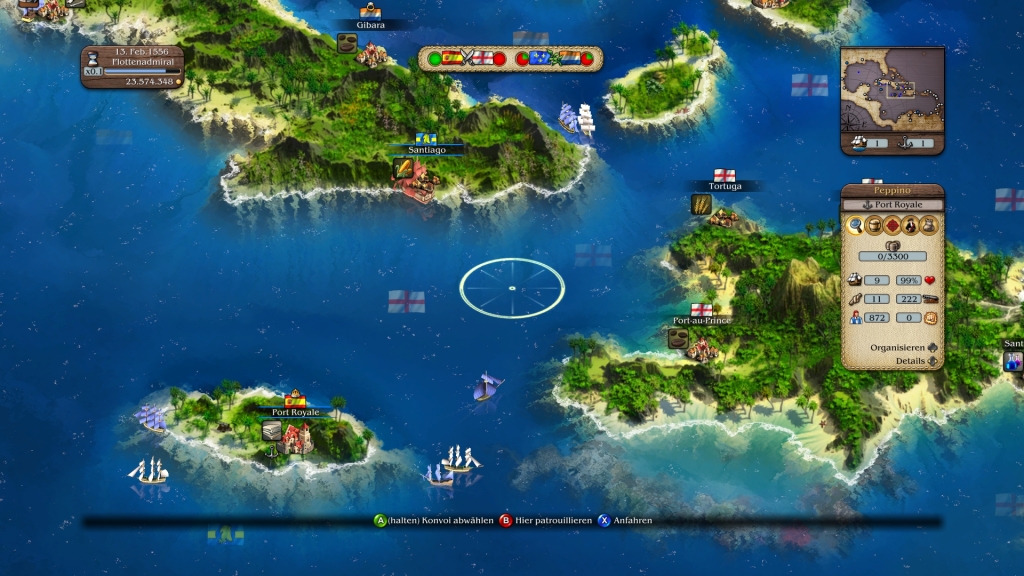This screenshot has height=576, width=1024.
Task: Select the magnifying glass icon in convoy panel
Action: click(856, 226)
